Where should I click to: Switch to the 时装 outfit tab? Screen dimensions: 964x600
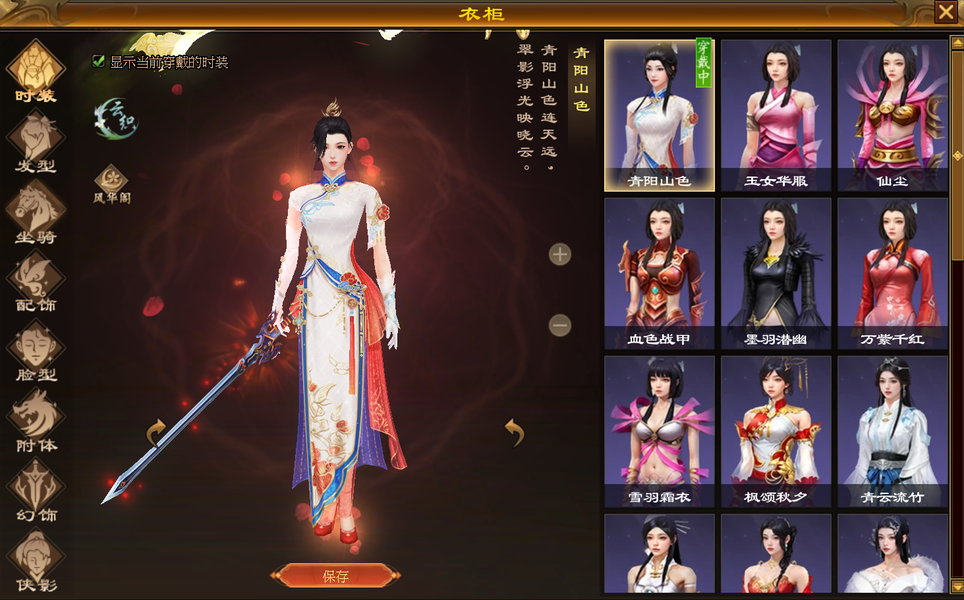(x=35, y=70)
